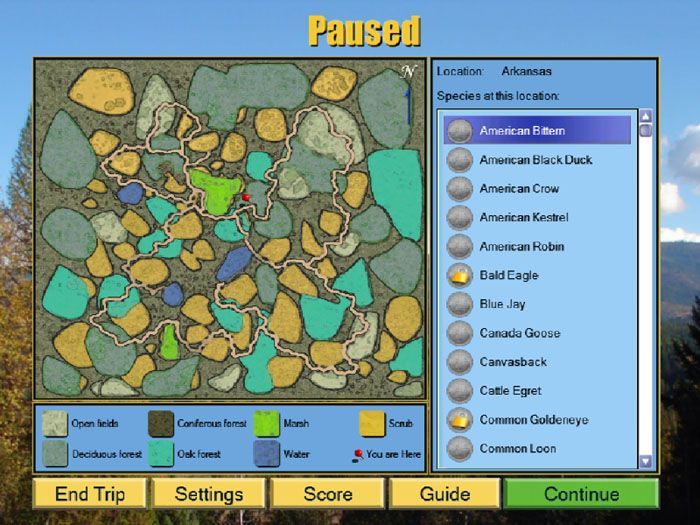Open the Guide
The width and height of the screenshot is (700, 525).
[445, 493]
